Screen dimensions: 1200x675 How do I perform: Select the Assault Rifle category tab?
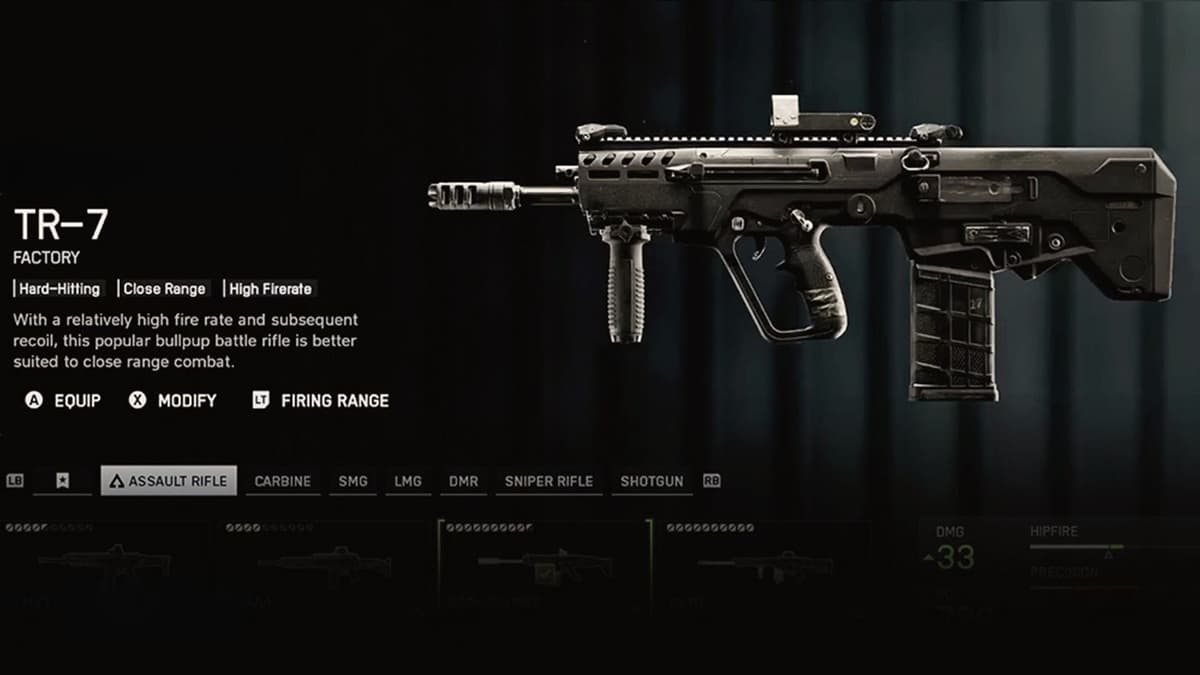[x=169, y=481]
